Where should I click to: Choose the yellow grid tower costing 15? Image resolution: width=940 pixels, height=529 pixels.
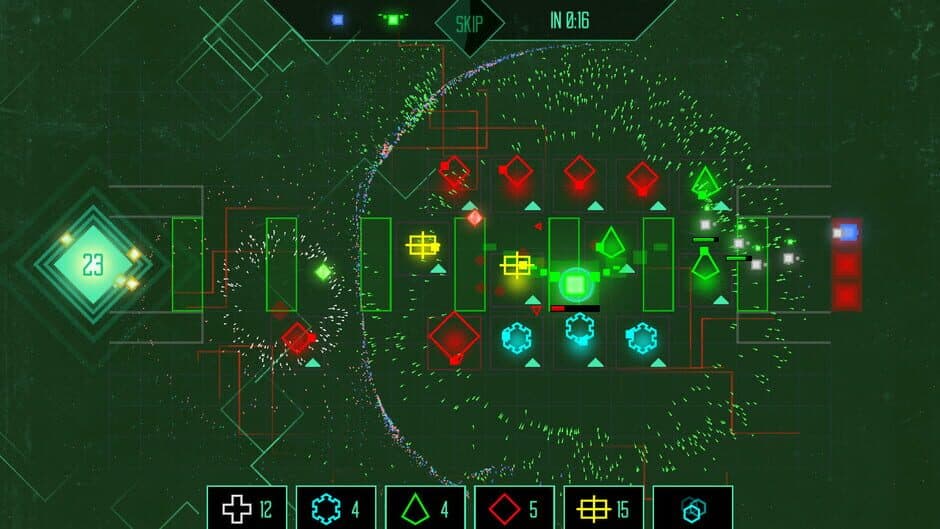click(603, 509)
